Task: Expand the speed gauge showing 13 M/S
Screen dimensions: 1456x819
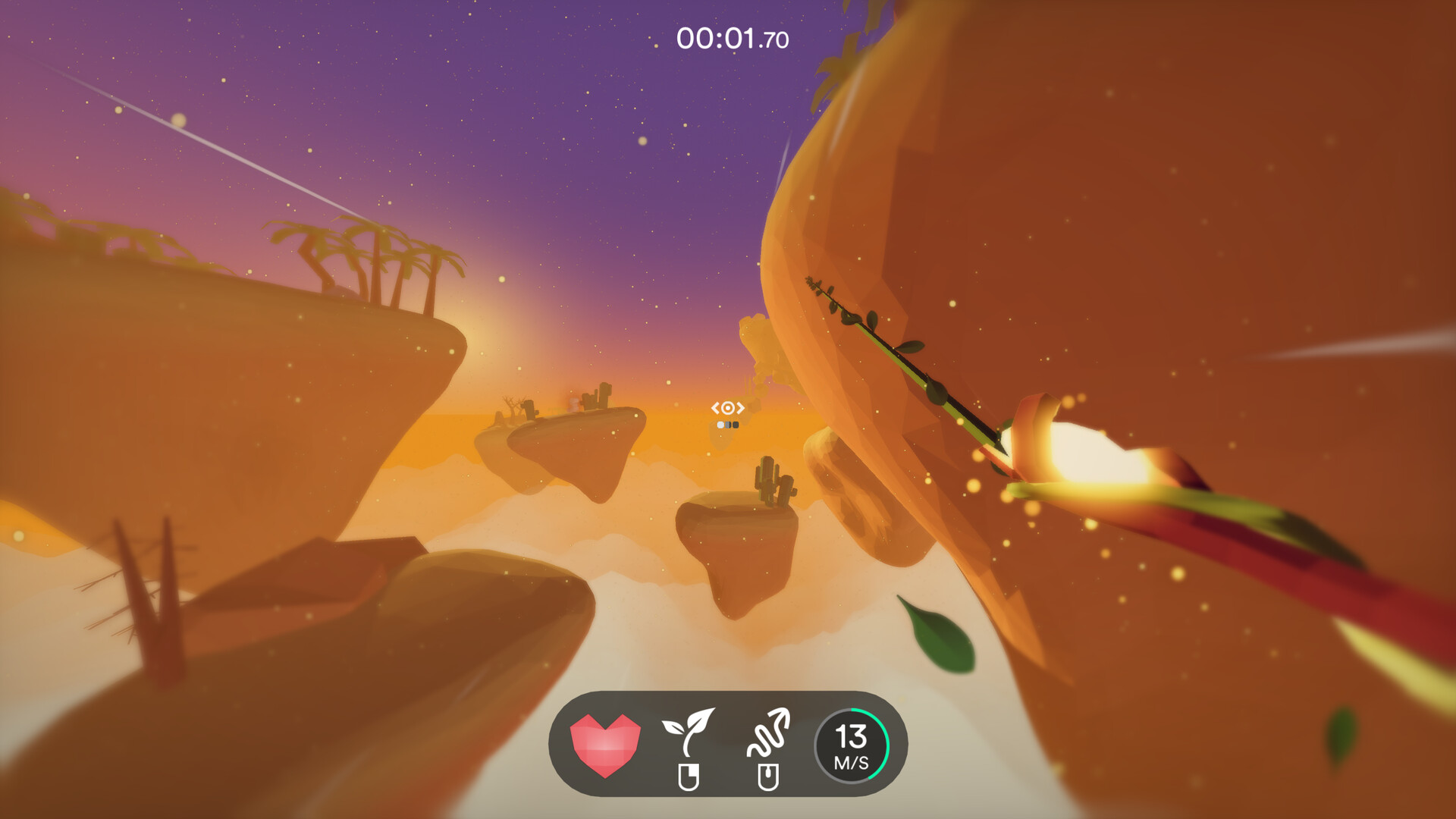Action: [x=852, y=745]
